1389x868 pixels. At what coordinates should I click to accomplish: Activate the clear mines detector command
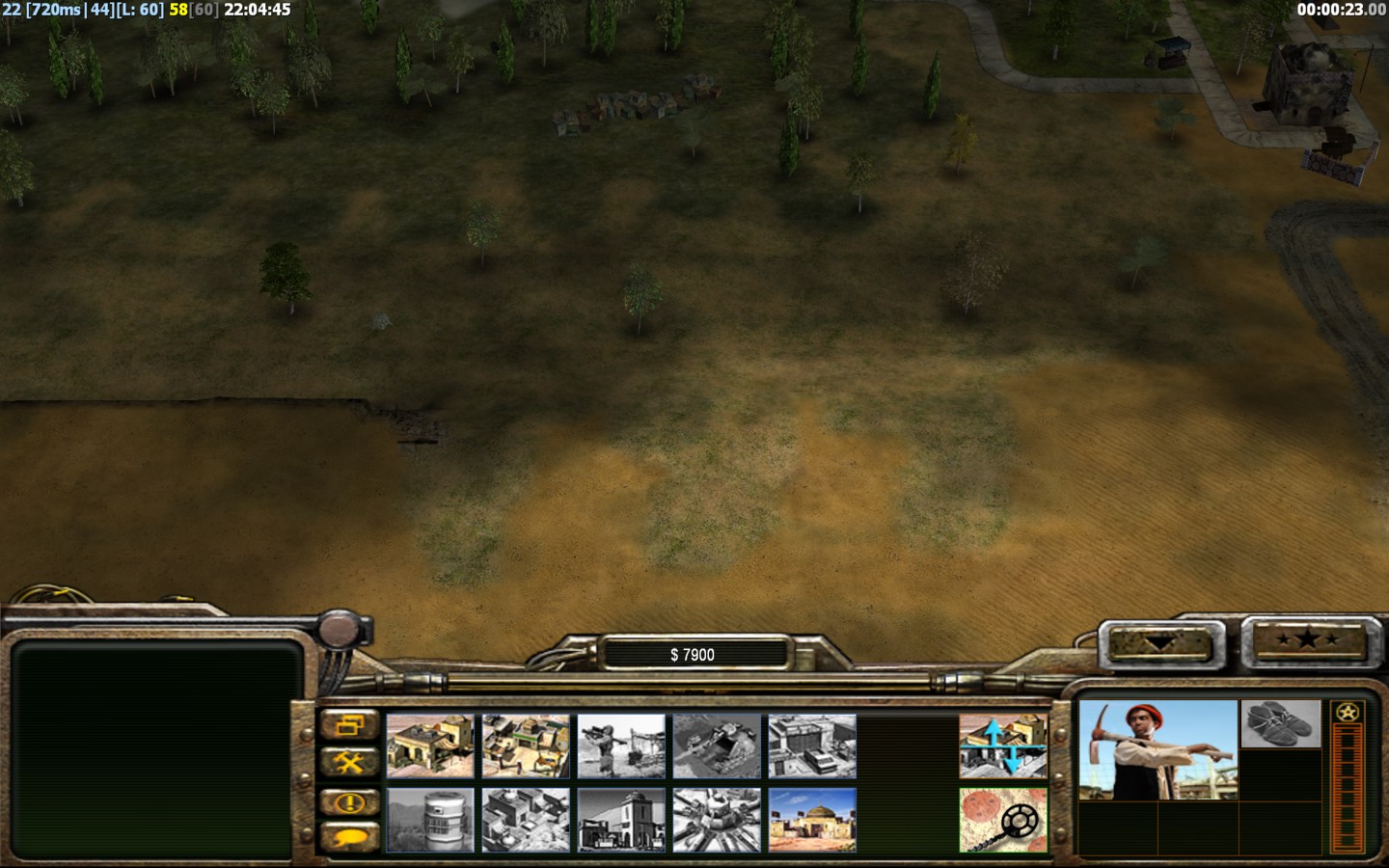pyautogui.click(x=1003, y=821)
